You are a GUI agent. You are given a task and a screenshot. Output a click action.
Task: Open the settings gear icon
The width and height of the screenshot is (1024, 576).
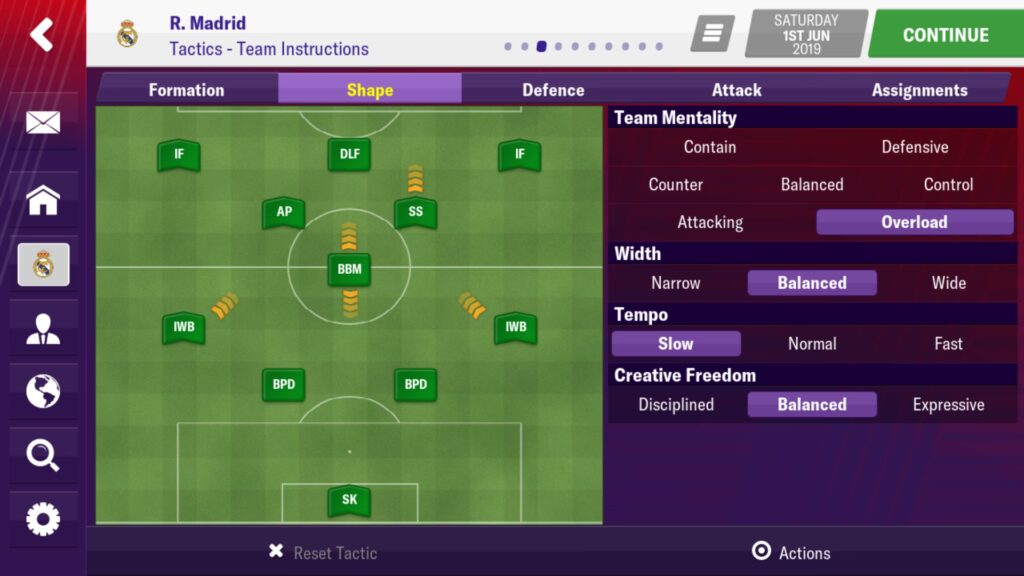pyautogui.click(x=42, y=519)
